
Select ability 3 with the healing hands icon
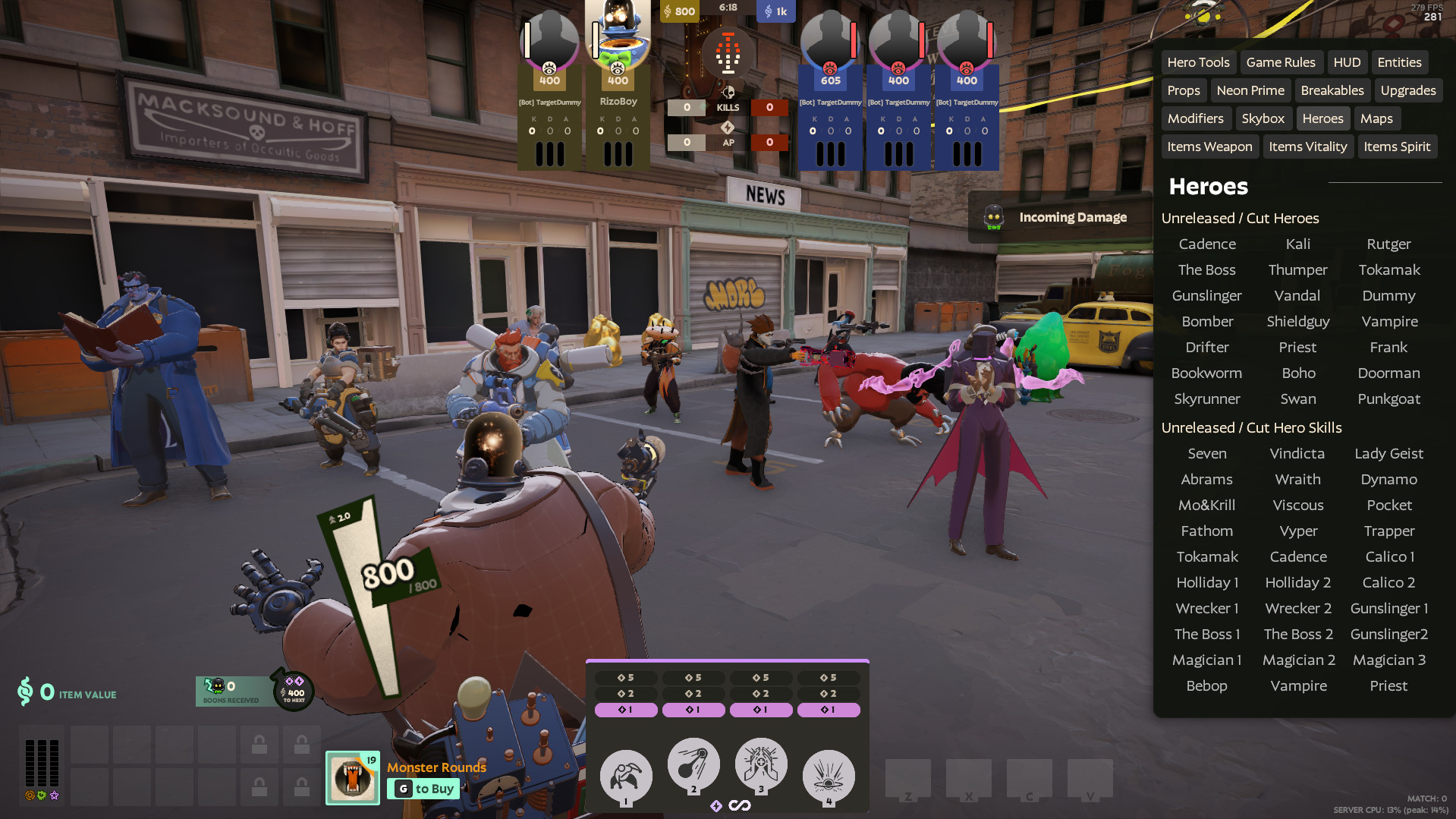click(x=760, y=766)
